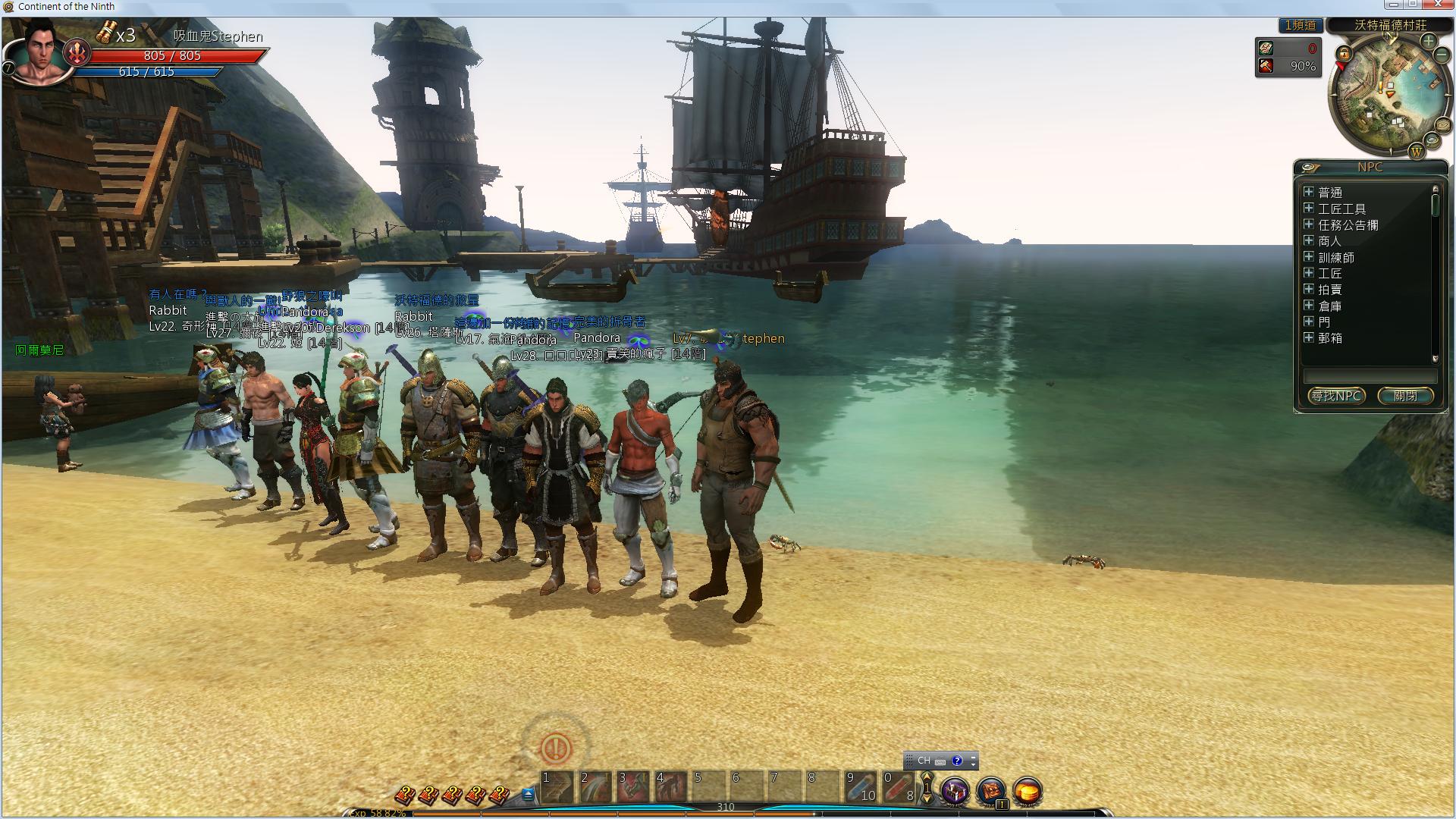
Task: Activate the skill in hotbar slot 1
Action: click(557, 787)
